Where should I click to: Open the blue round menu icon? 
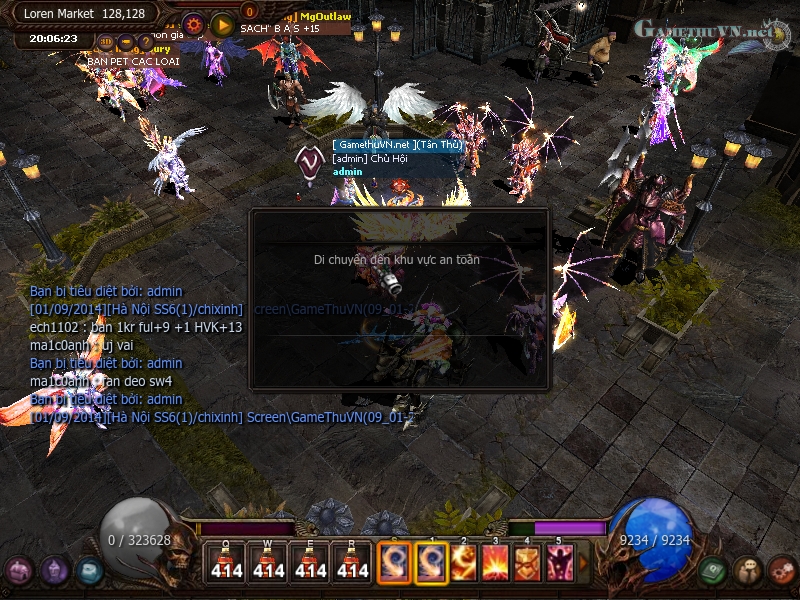point(88,571)
